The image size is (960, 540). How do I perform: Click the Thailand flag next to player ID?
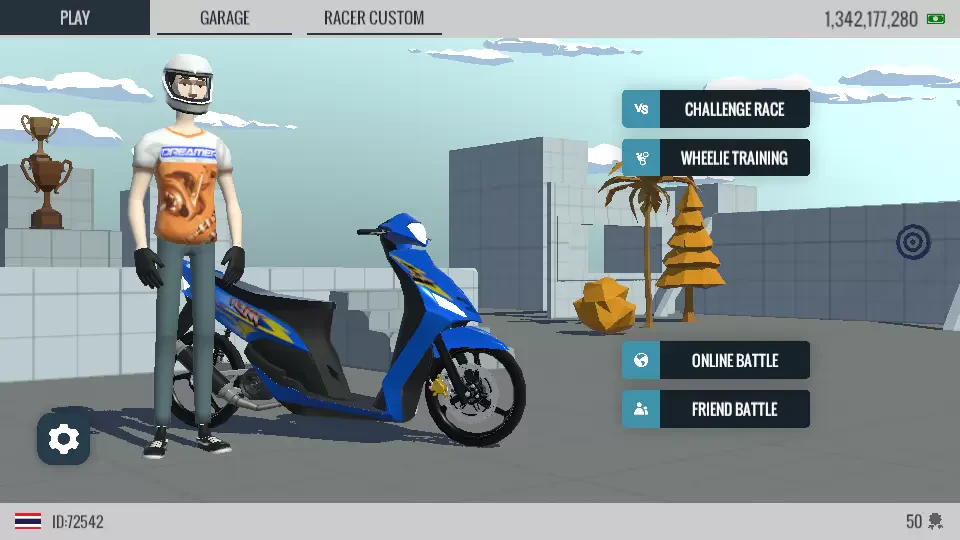coord(28,522)
